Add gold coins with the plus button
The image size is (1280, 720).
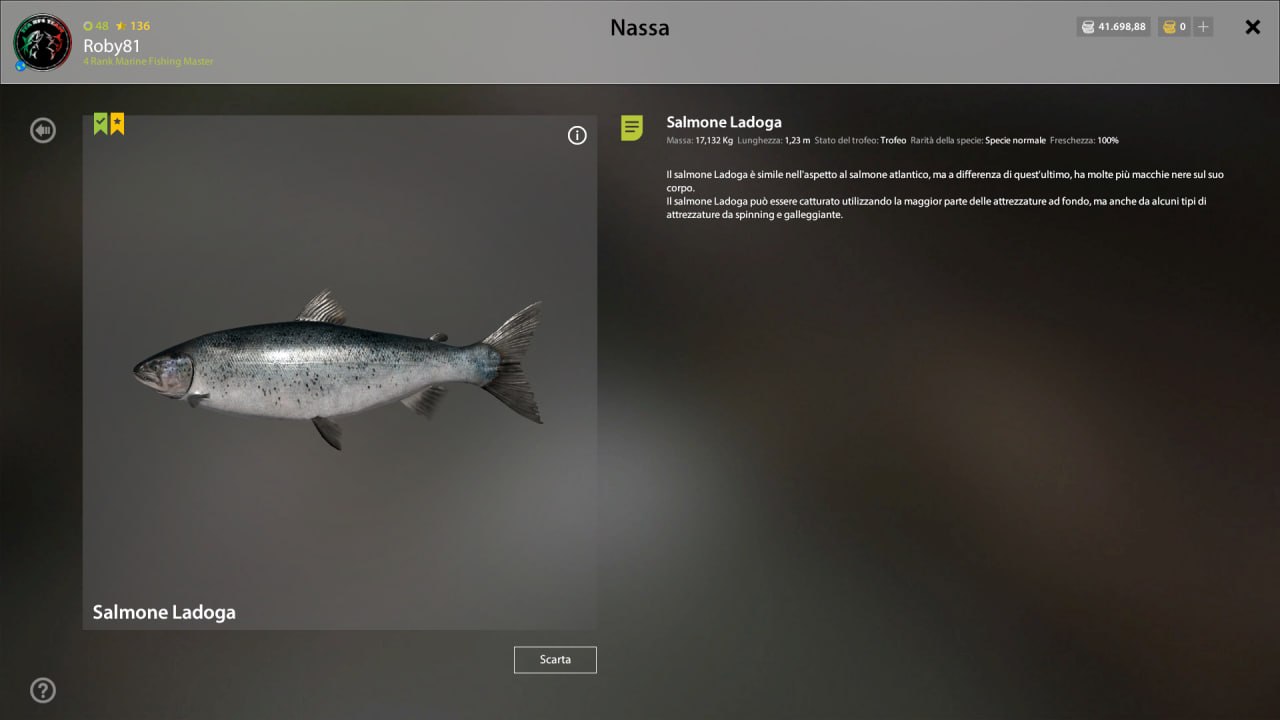[x=1203, y=27]
